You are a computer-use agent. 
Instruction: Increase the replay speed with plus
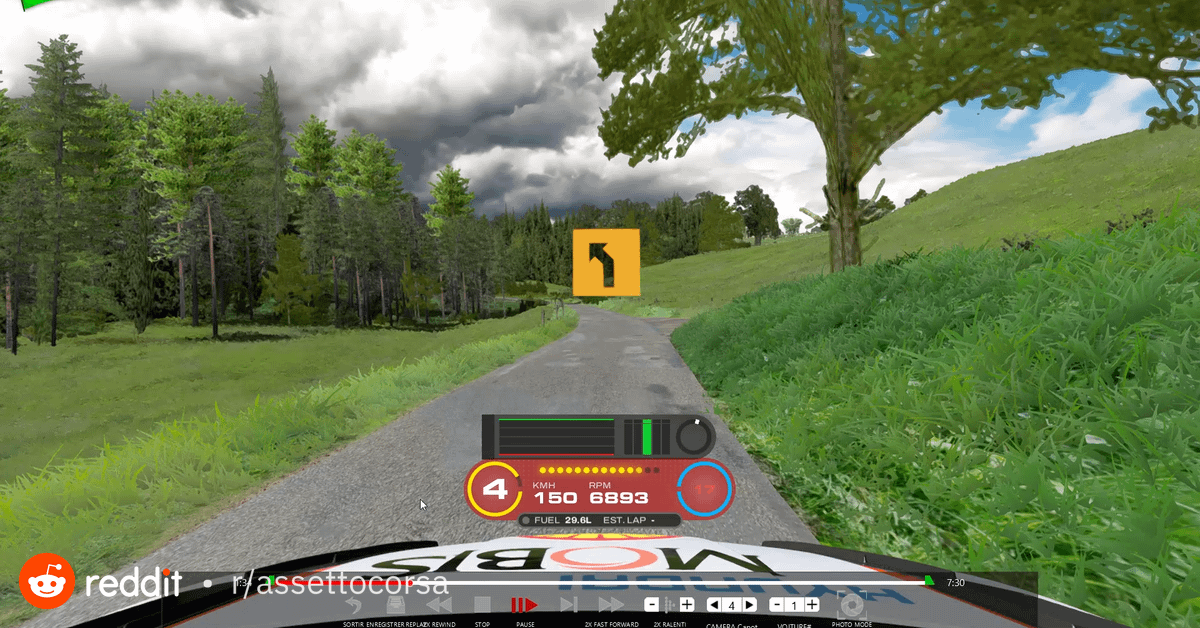click(x=687, y=605)
